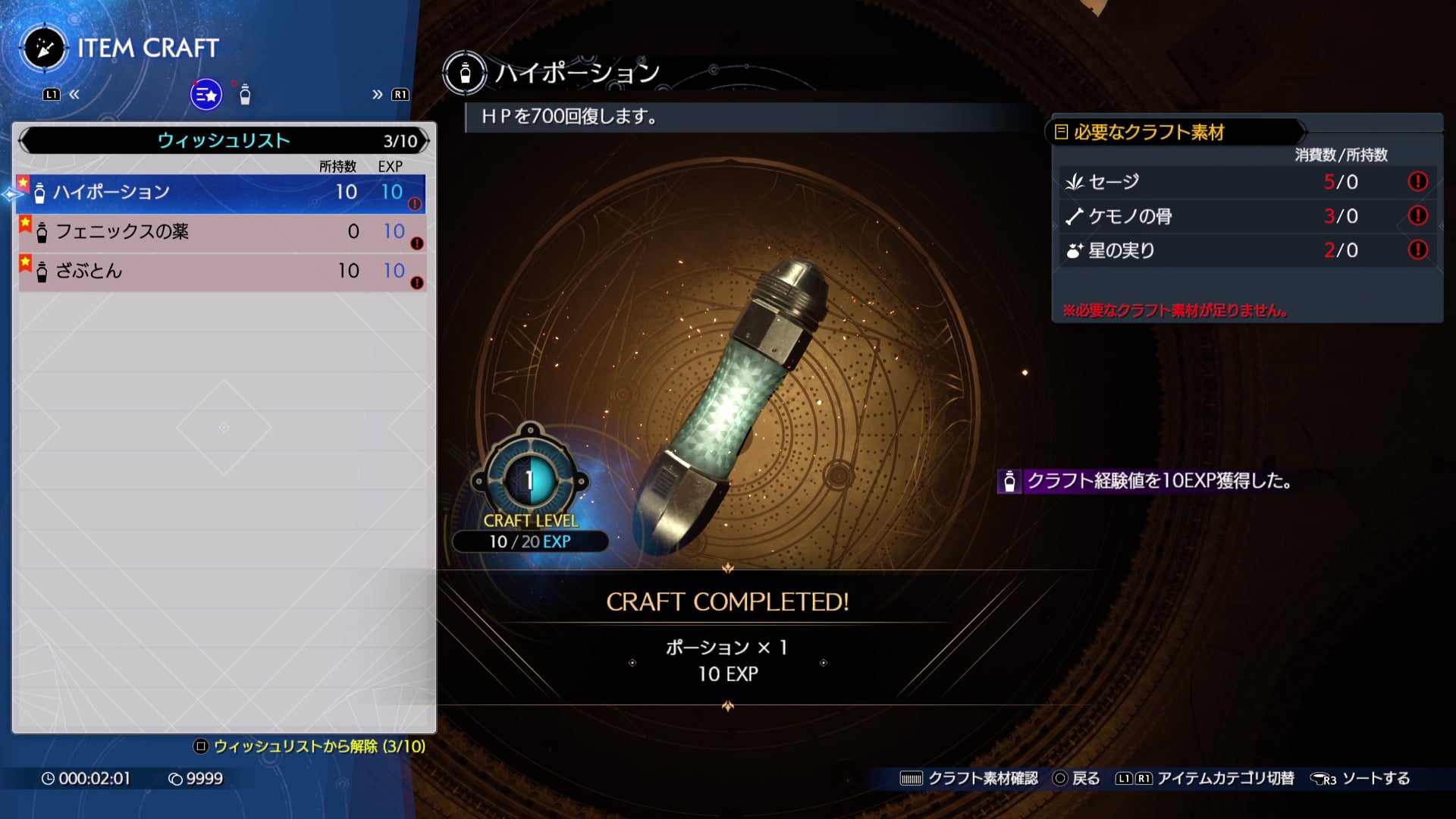Open クラフト素材確認 material check
The height and width of the screenshot is (819, 1456).
point(968,779)
